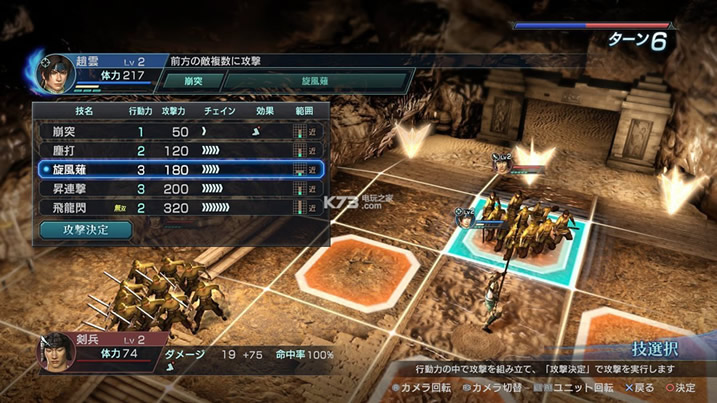Choose the 塵打 skill row
Screen dimensions: 717x403
180,150
